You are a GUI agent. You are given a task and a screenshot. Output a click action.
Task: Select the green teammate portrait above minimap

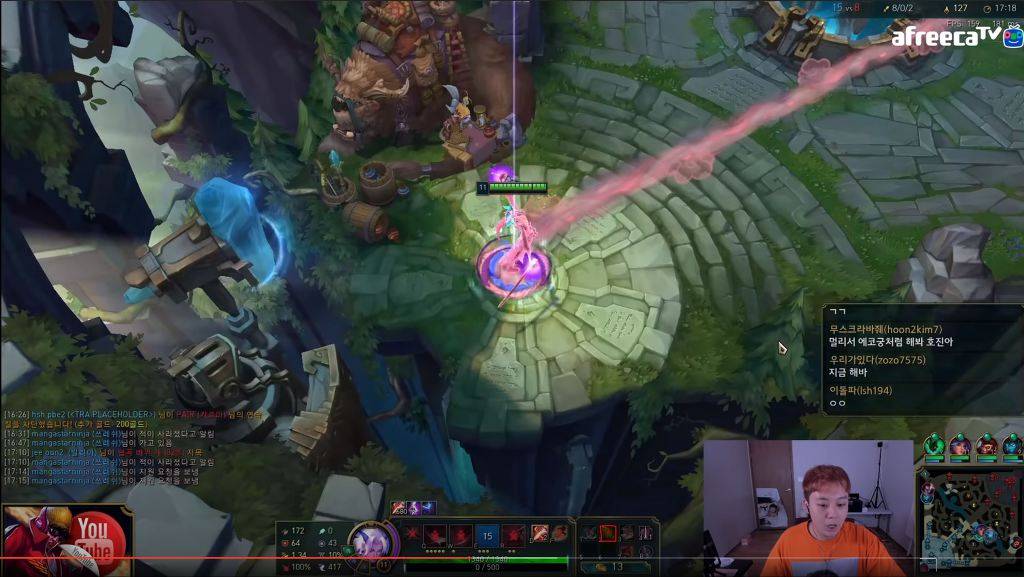(934, 445)
